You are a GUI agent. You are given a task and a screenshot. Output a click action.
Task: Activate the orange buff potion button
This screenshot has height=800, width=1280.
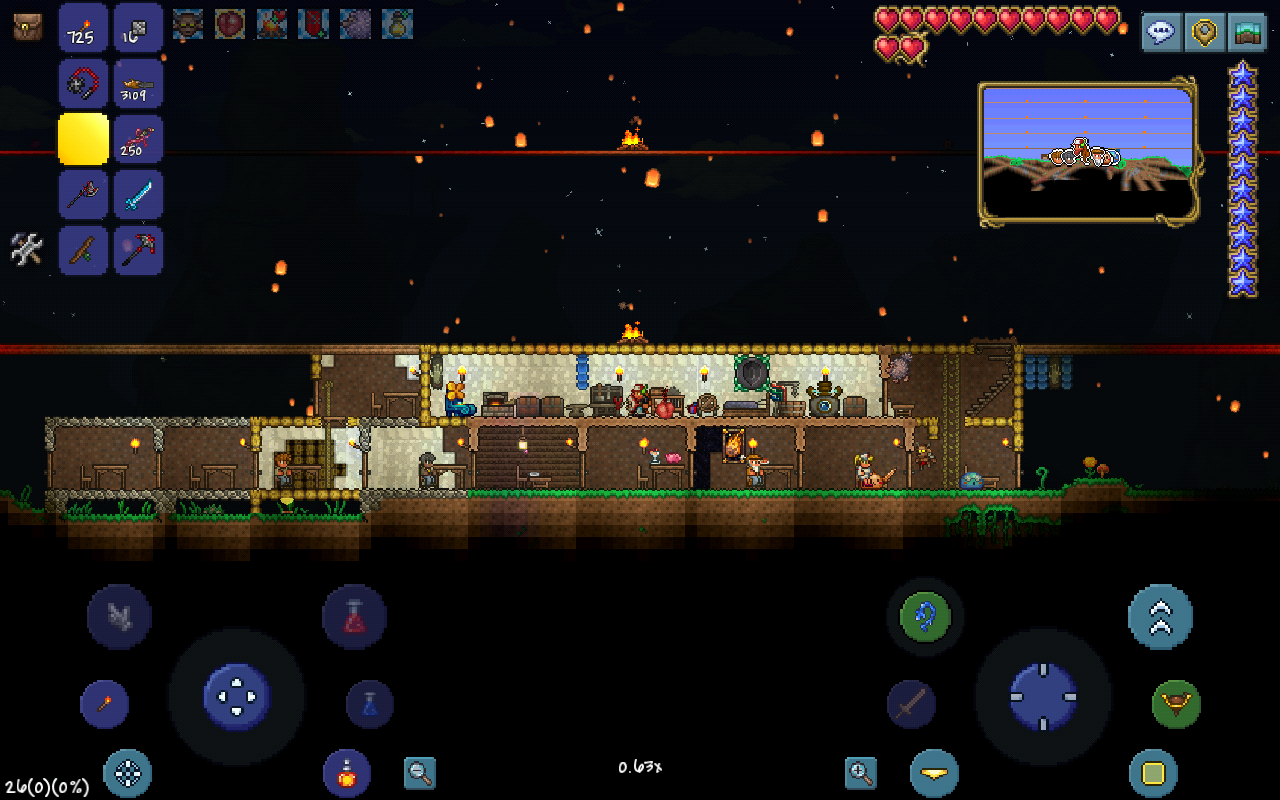pos(347,773)
